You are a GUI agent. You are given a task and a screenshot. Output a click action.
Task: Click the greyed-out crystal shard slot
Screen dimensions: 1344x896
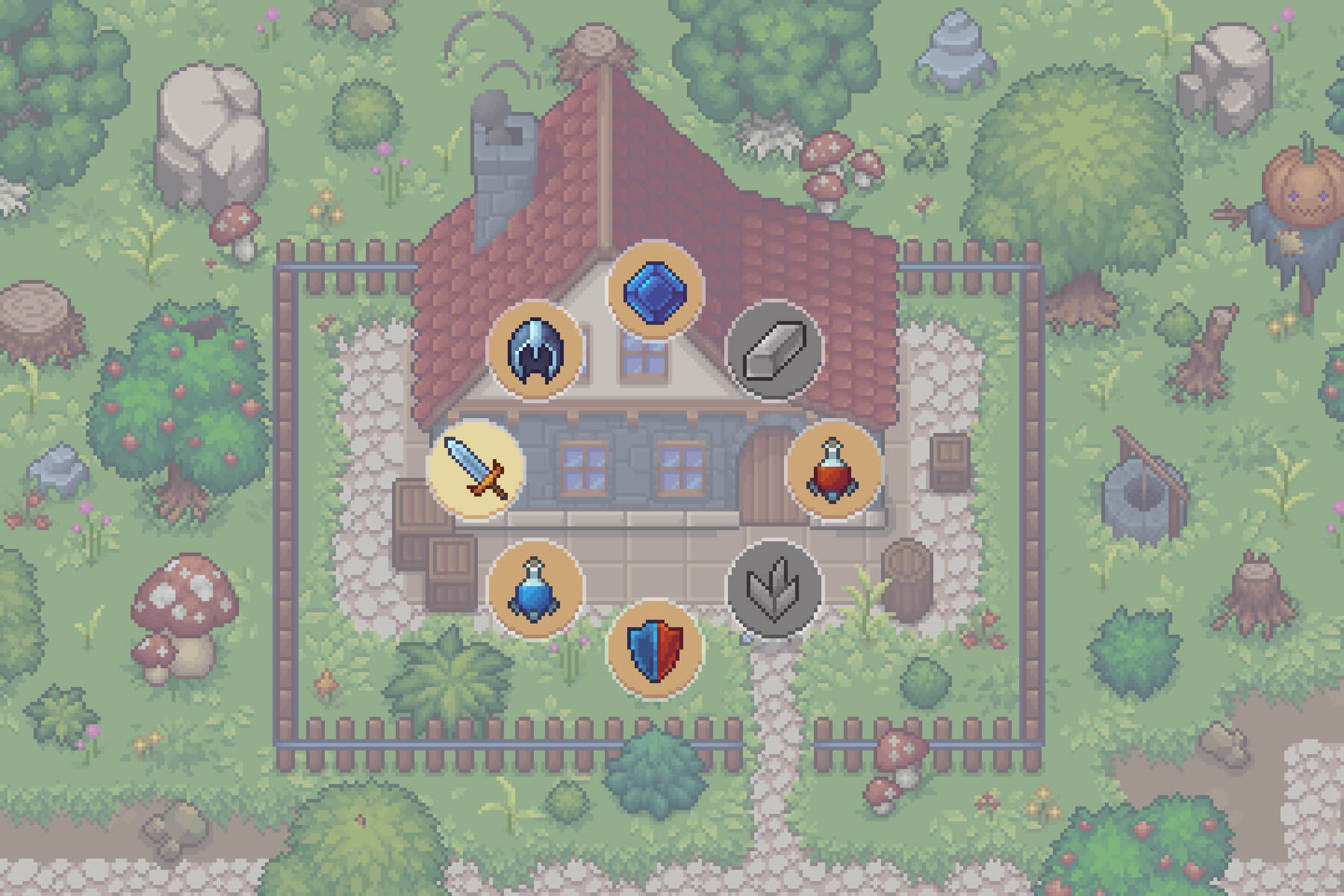click(774, 588)
